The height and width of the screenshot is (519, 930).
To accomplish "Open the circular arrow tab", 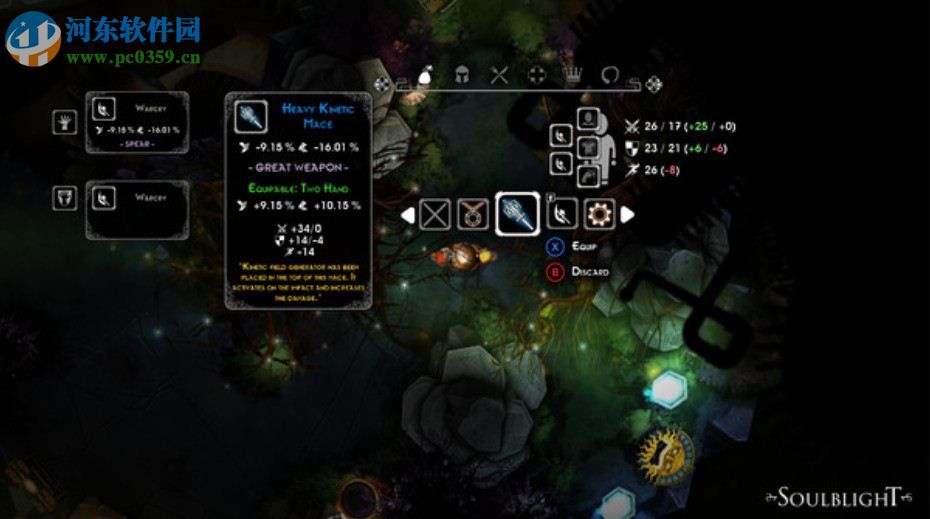I will click(610, 74).
